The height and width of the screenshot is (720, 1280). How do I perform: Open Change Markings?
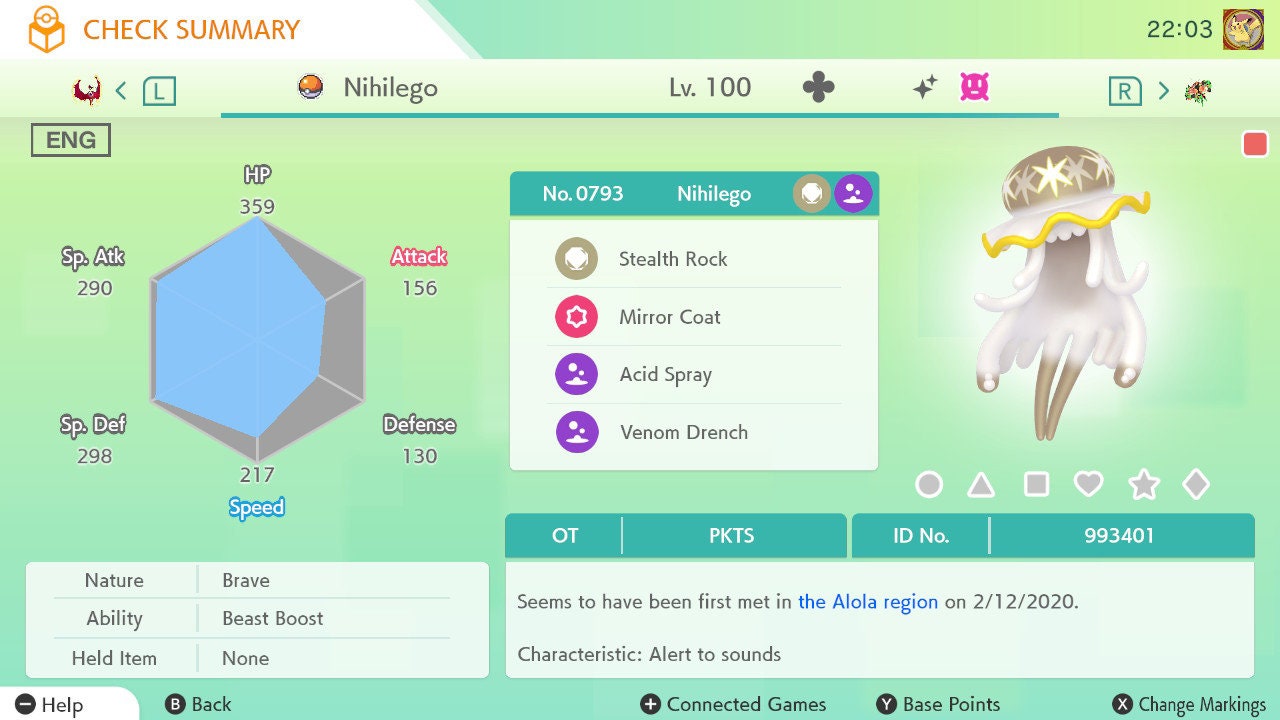[x=1189, y=704]
